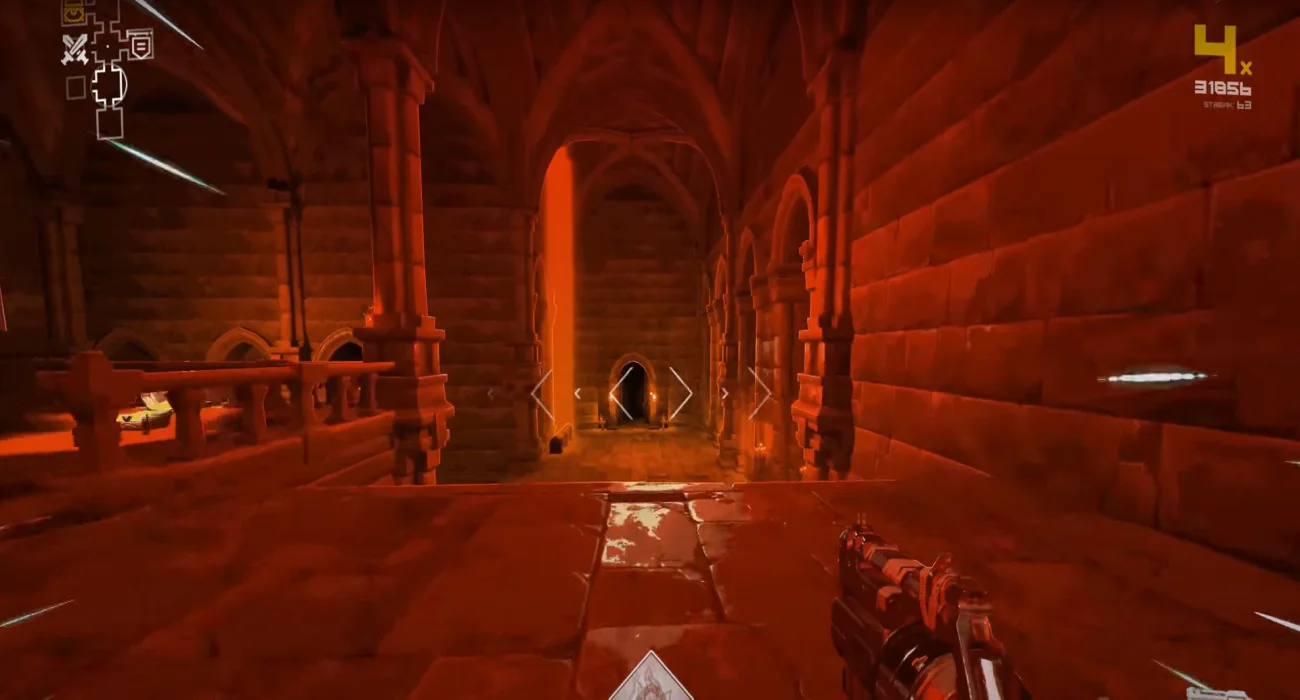Click the diamond ability icon at bottom center
Screen dimensions: 1300x700
coord(652,680)
